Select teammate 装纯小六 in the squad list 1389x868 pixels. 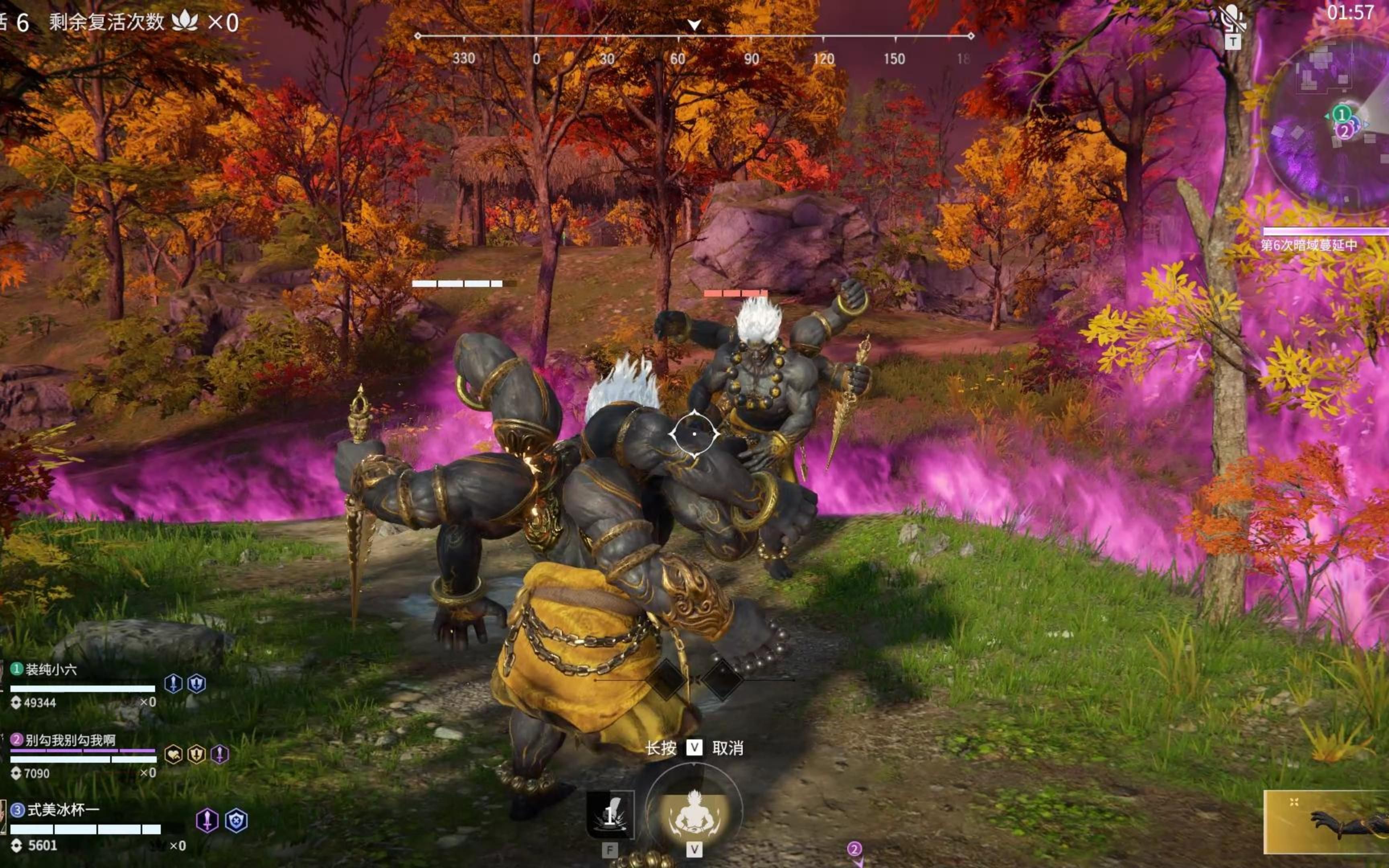(52, 669)
